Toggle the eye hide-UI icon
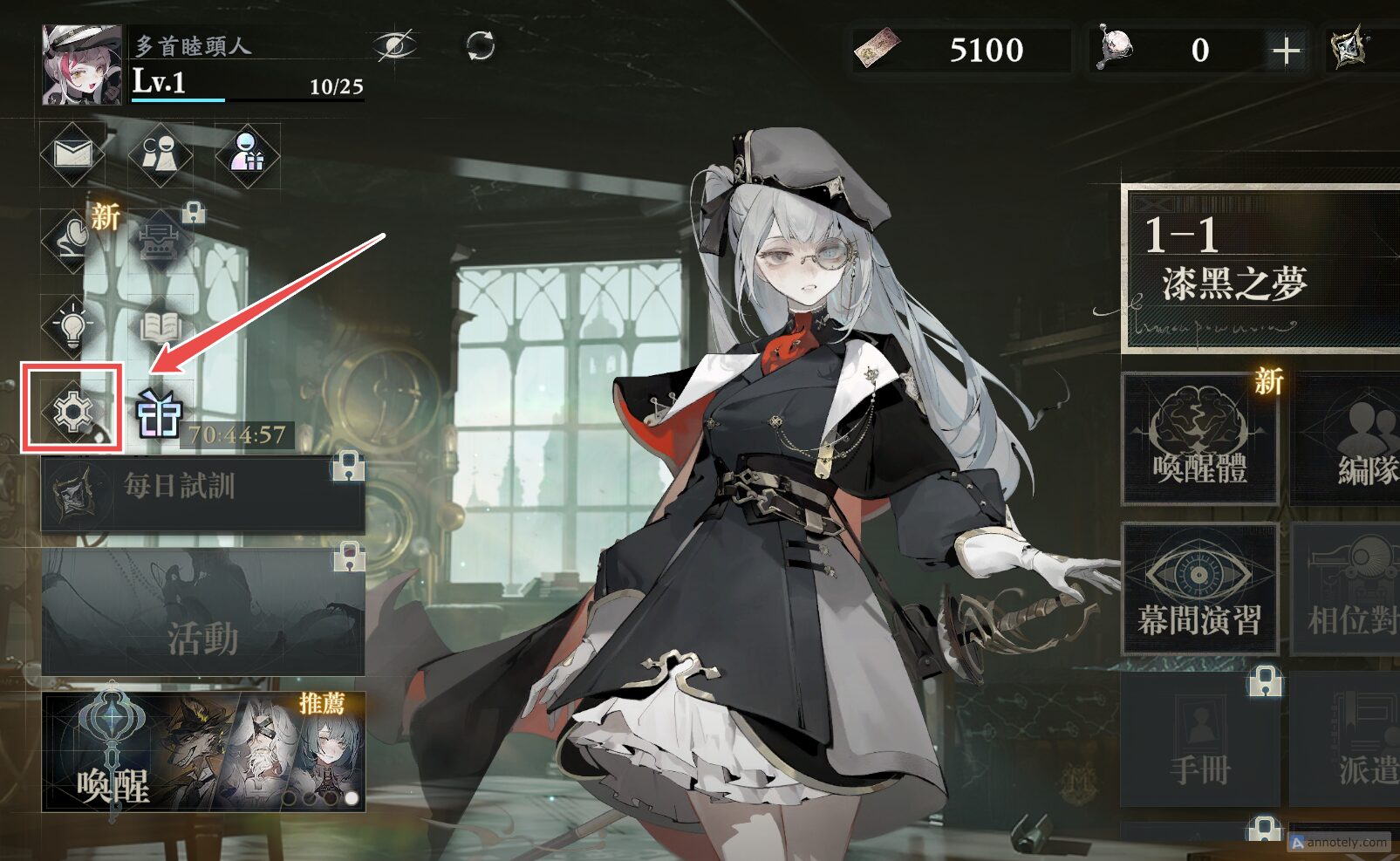 (x=394, y=45)
